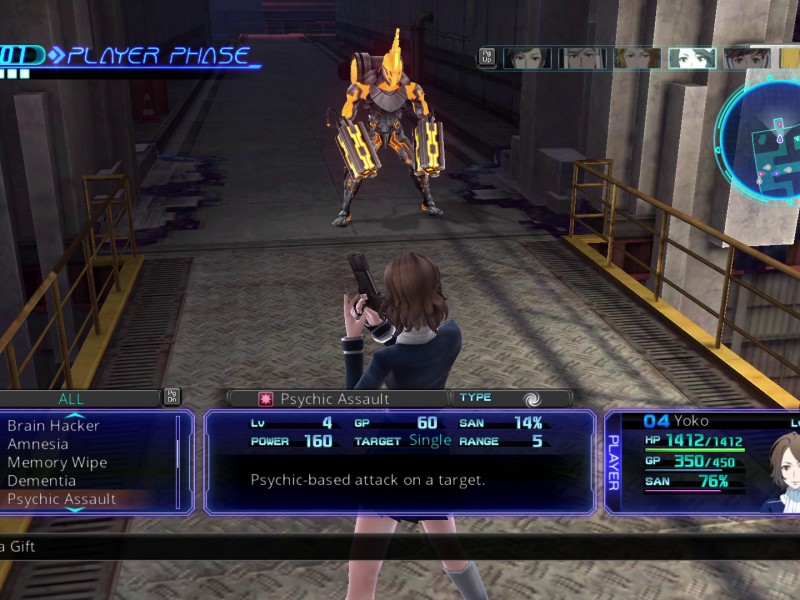This screenshot has width=800, height=600.
Task: Select Dementia in the skill list
Action: coord(41,480)
